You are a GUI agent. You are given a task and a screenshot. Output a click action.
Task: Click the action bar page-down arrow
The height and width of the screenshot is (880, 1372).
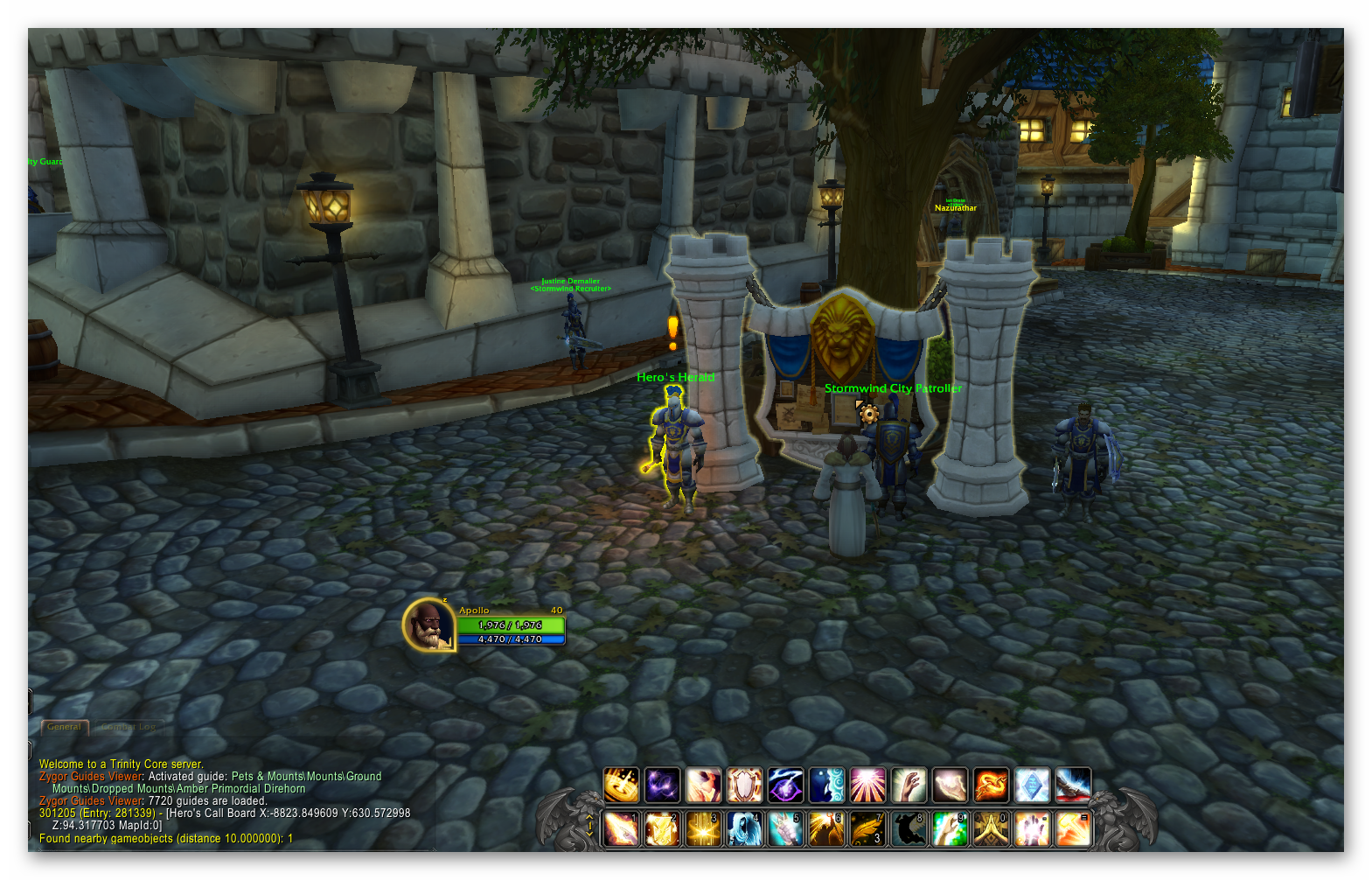tap(589, 834)
